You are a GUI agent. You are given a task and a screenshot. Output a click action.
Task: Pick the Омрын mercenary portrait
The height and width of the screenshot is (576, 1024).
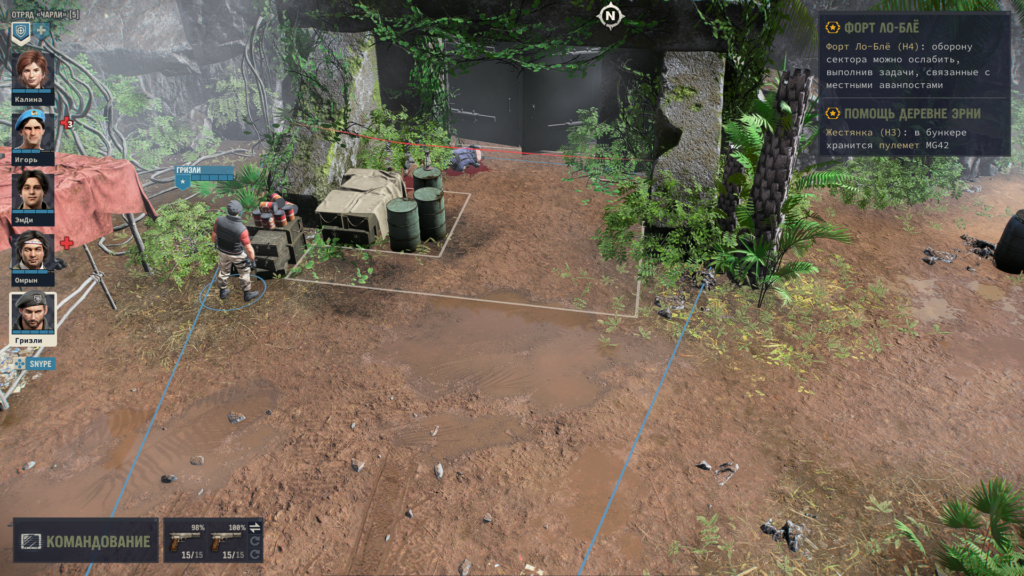[x=33, y=250]
